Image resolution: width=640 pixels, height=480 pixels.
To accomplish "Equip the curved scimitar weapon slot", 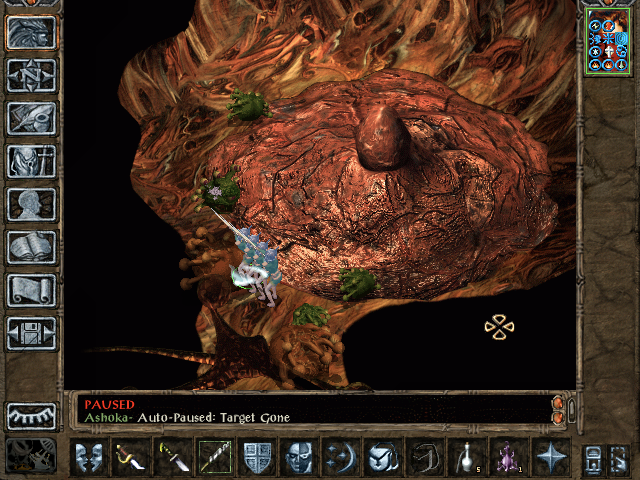I will (x=133, y=457).
